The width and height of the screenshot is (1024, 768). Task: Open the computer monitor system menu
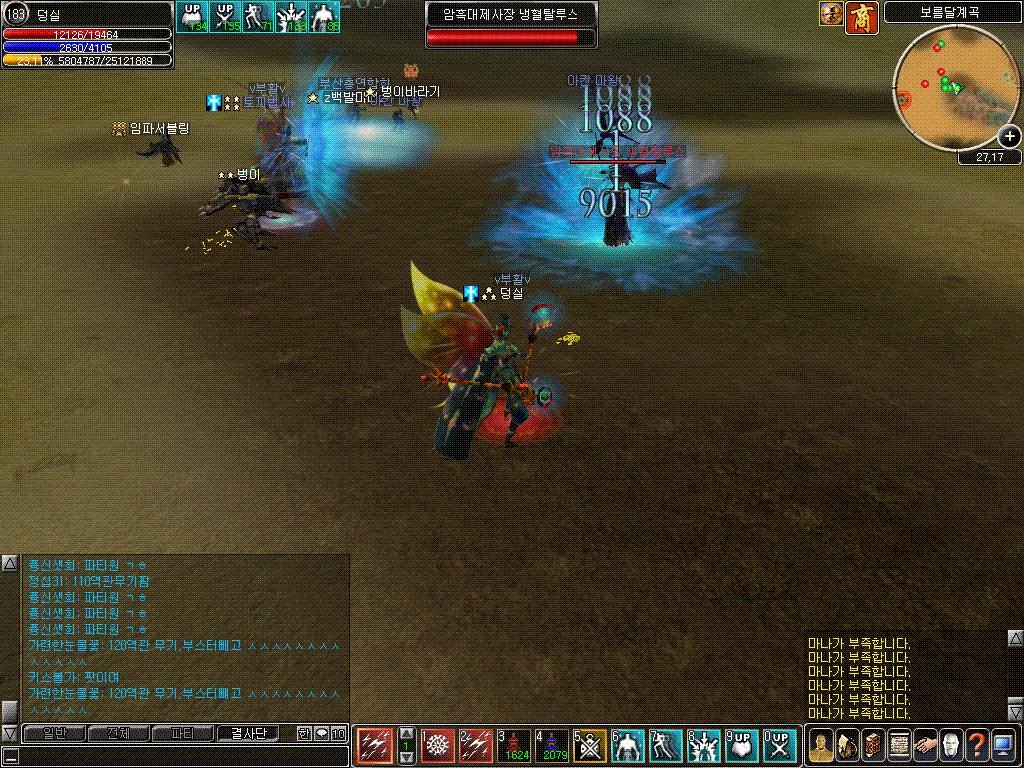coord(1003,745)
